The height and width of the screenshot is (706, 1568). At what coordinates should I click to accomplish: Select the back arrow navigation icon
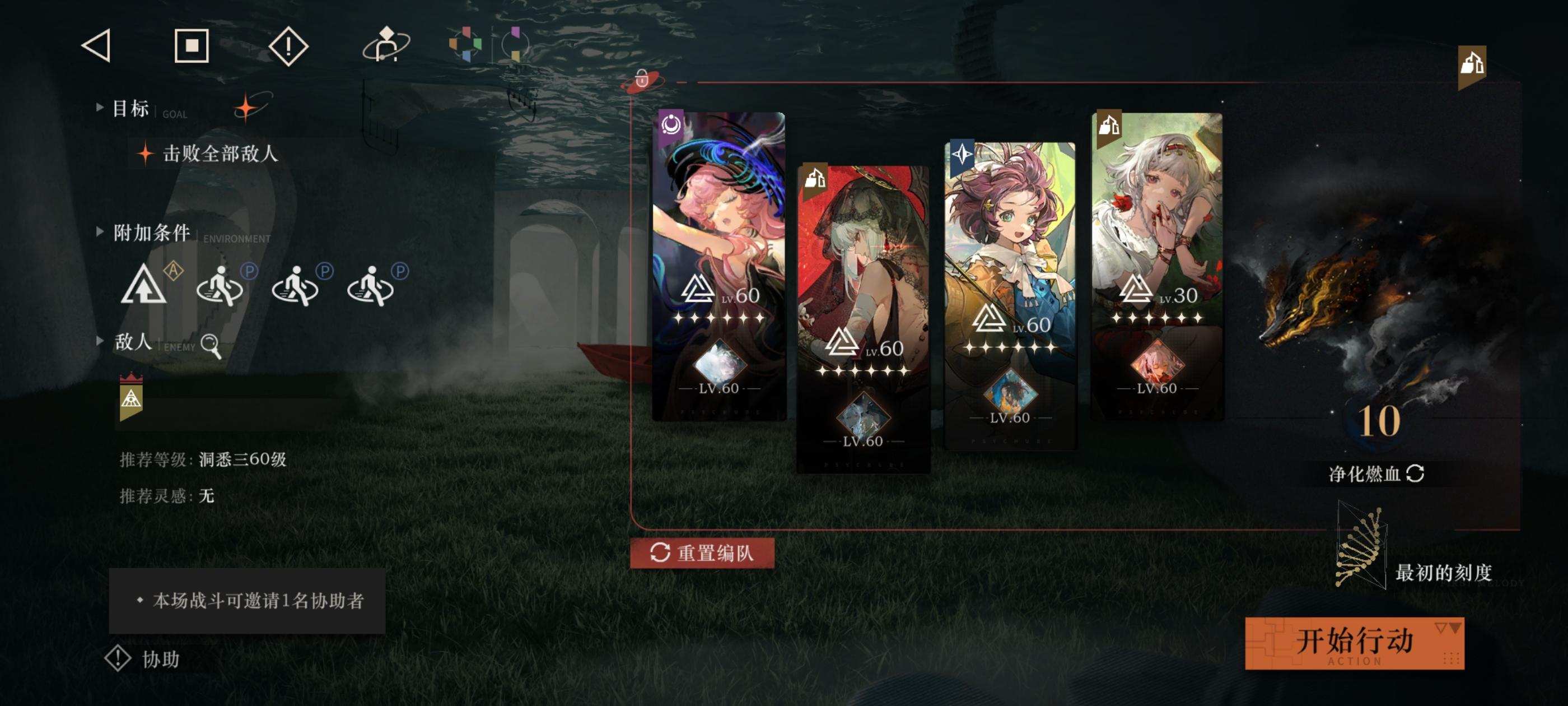pos(97,47)
